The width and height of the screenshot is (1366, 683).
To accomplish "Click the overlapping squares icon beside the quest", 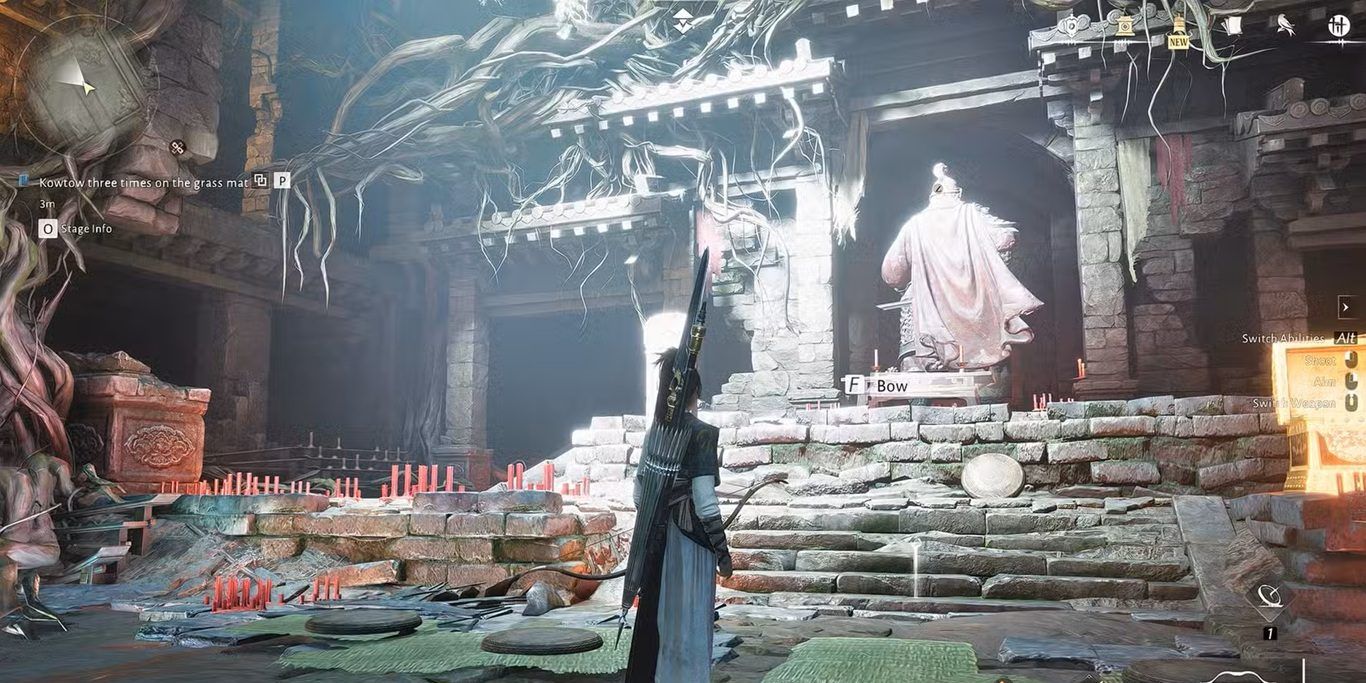I will (260, 181).
